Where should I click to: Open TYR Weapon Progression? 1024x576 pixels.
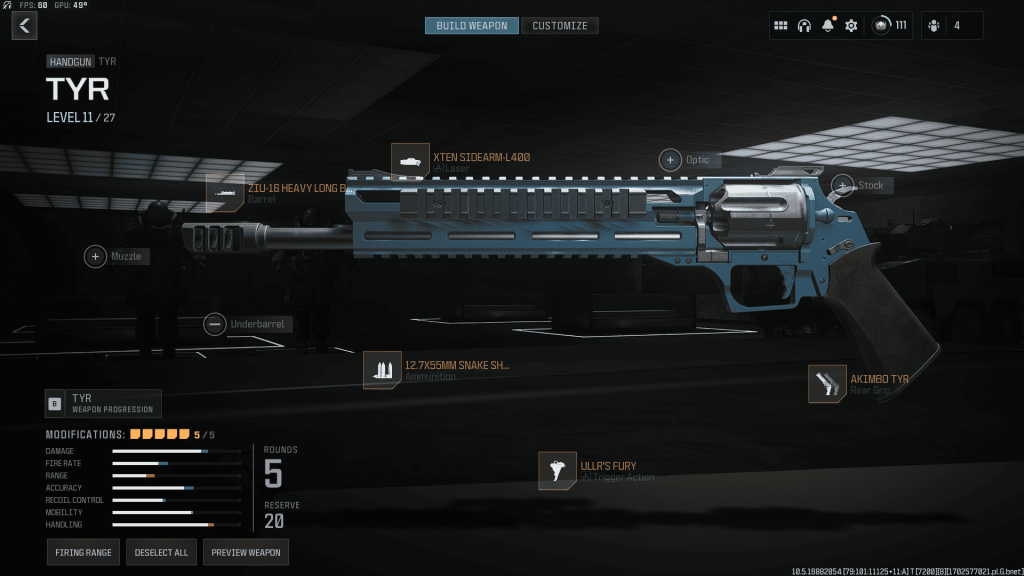103,403
